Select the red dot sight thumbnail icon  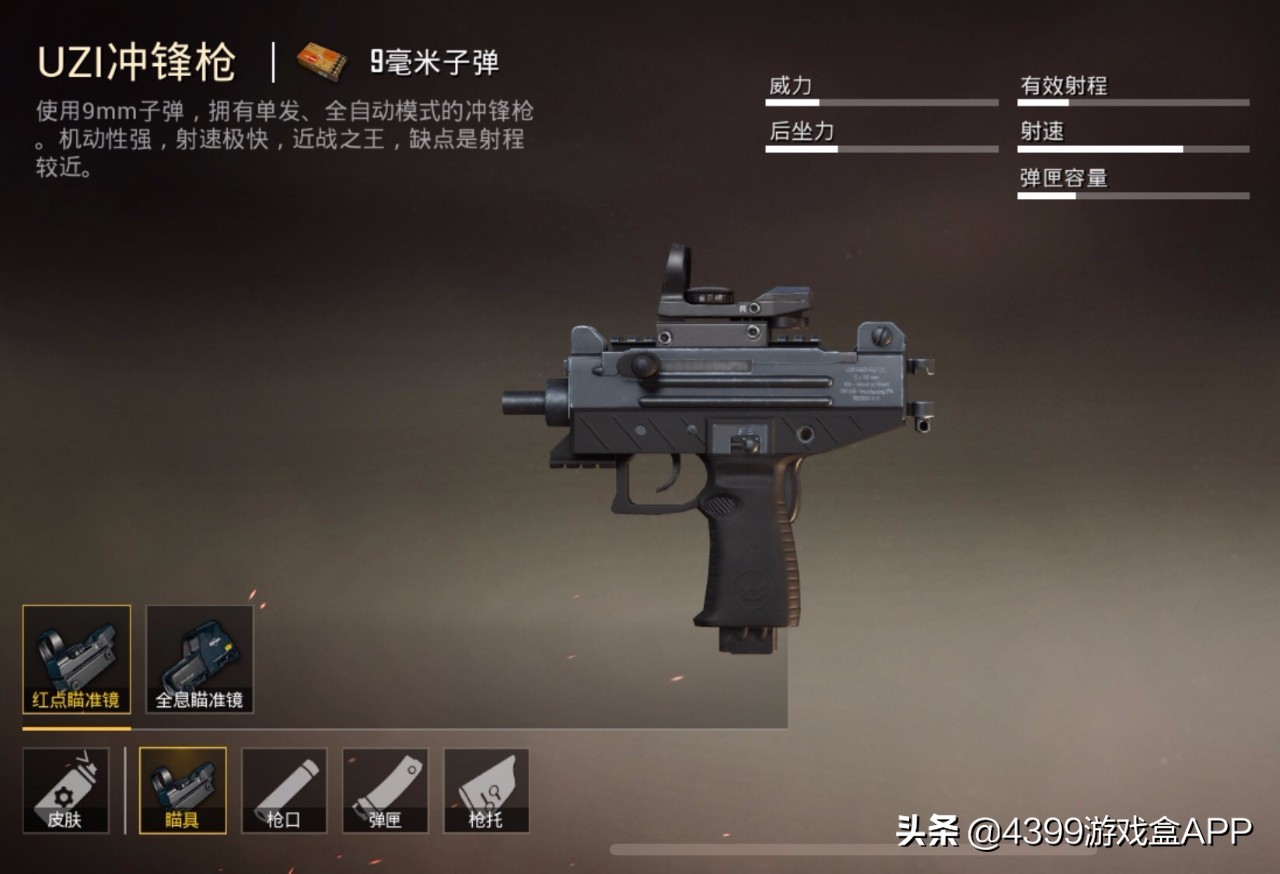76,658
